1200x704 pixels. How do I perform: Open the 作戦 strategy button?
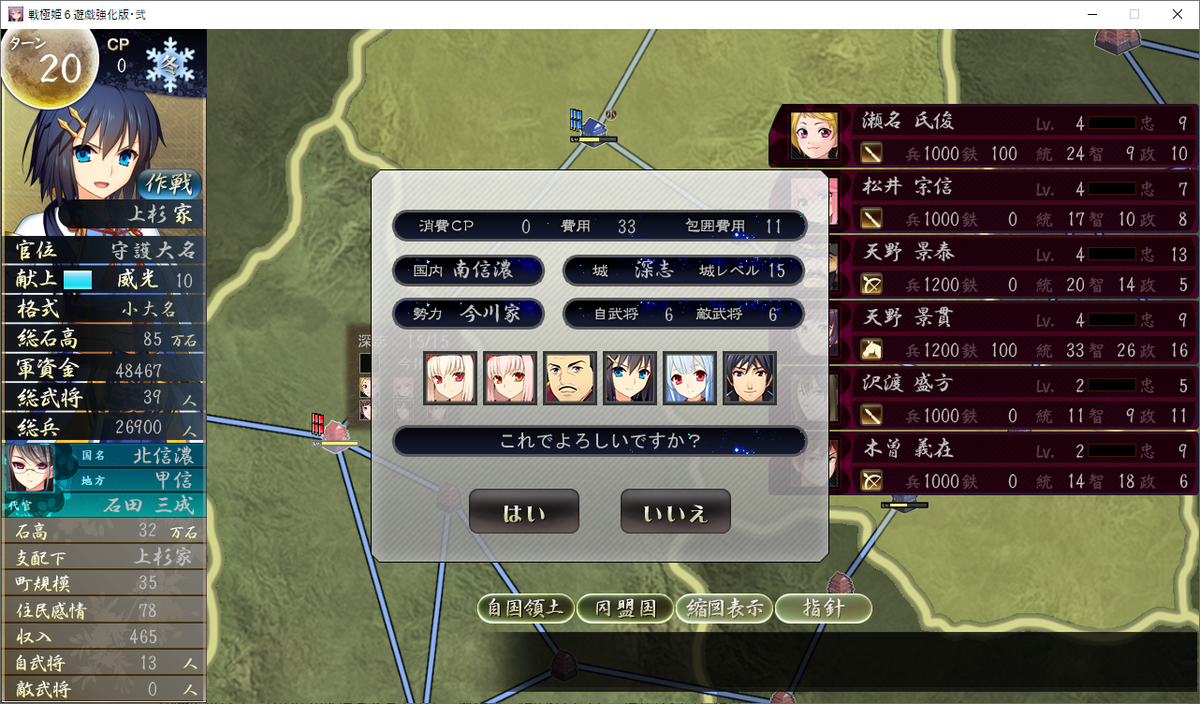click(x=169, y=183)
